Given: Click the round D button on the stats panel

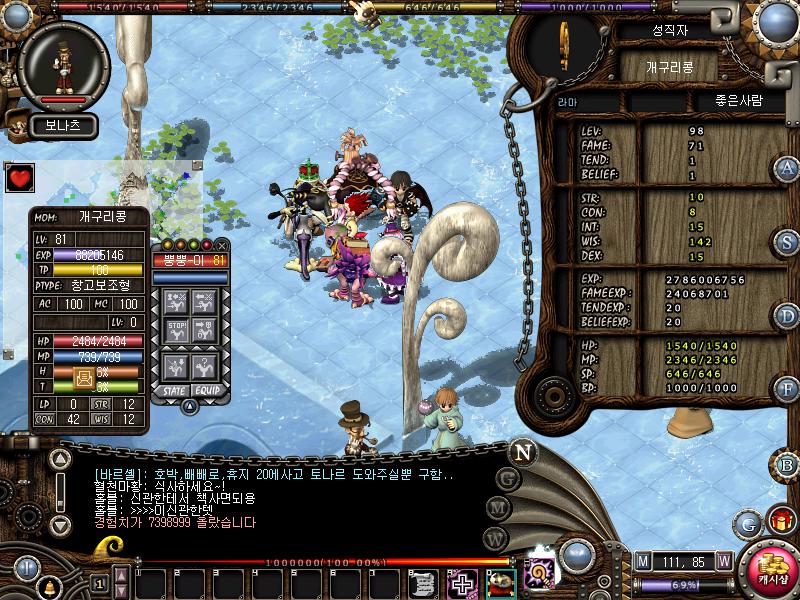Looking at the screenshot, I should click(x=787, y=316).
